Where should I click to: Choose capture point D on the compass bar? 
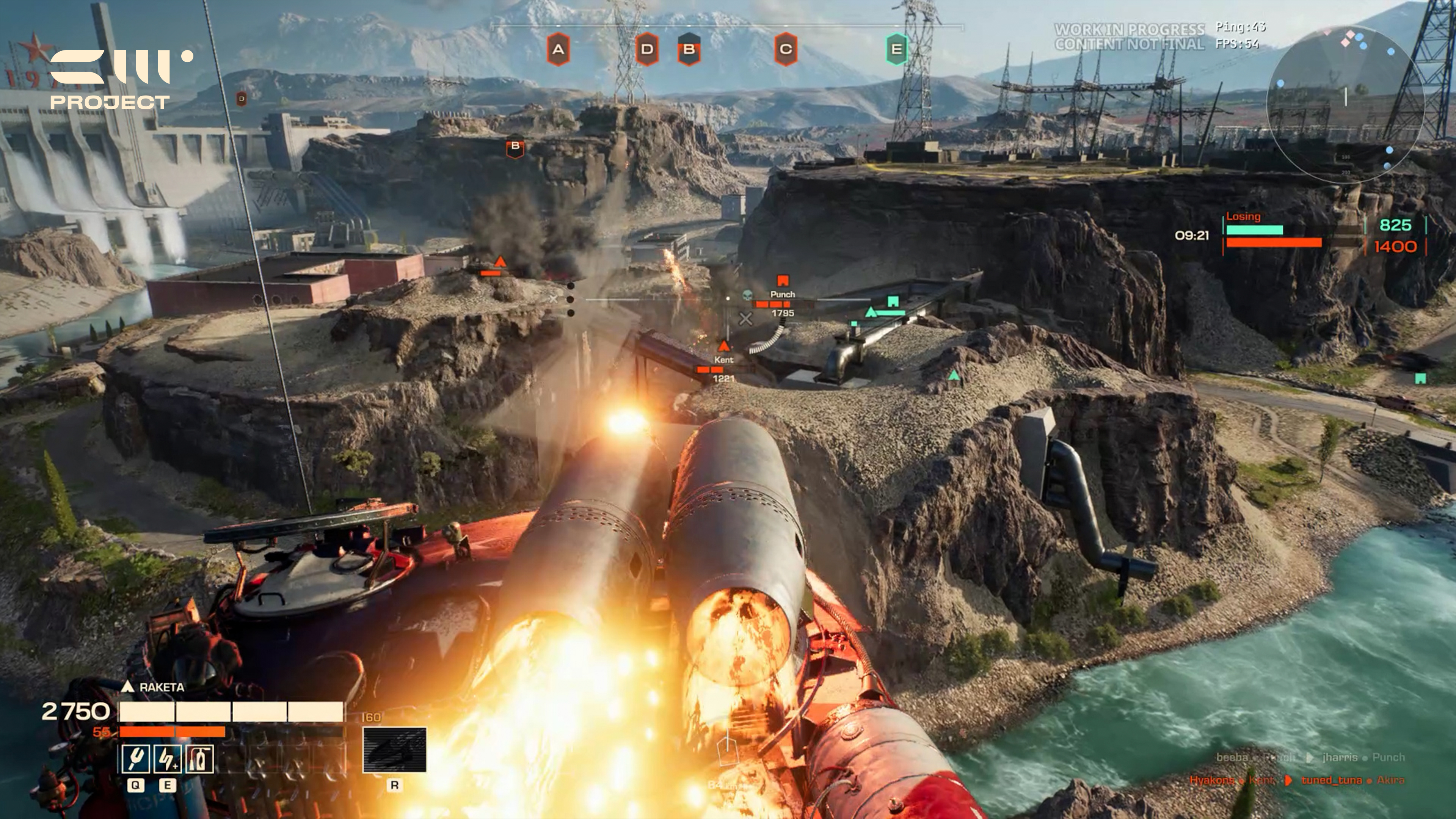[x=646, y=49]
